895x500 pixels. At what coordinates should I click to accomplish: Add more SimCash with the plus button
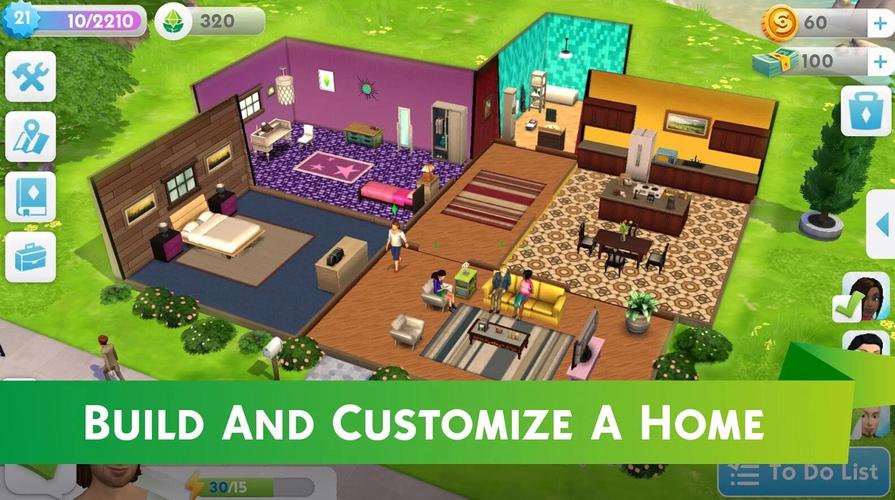click(x=878, y=62)
